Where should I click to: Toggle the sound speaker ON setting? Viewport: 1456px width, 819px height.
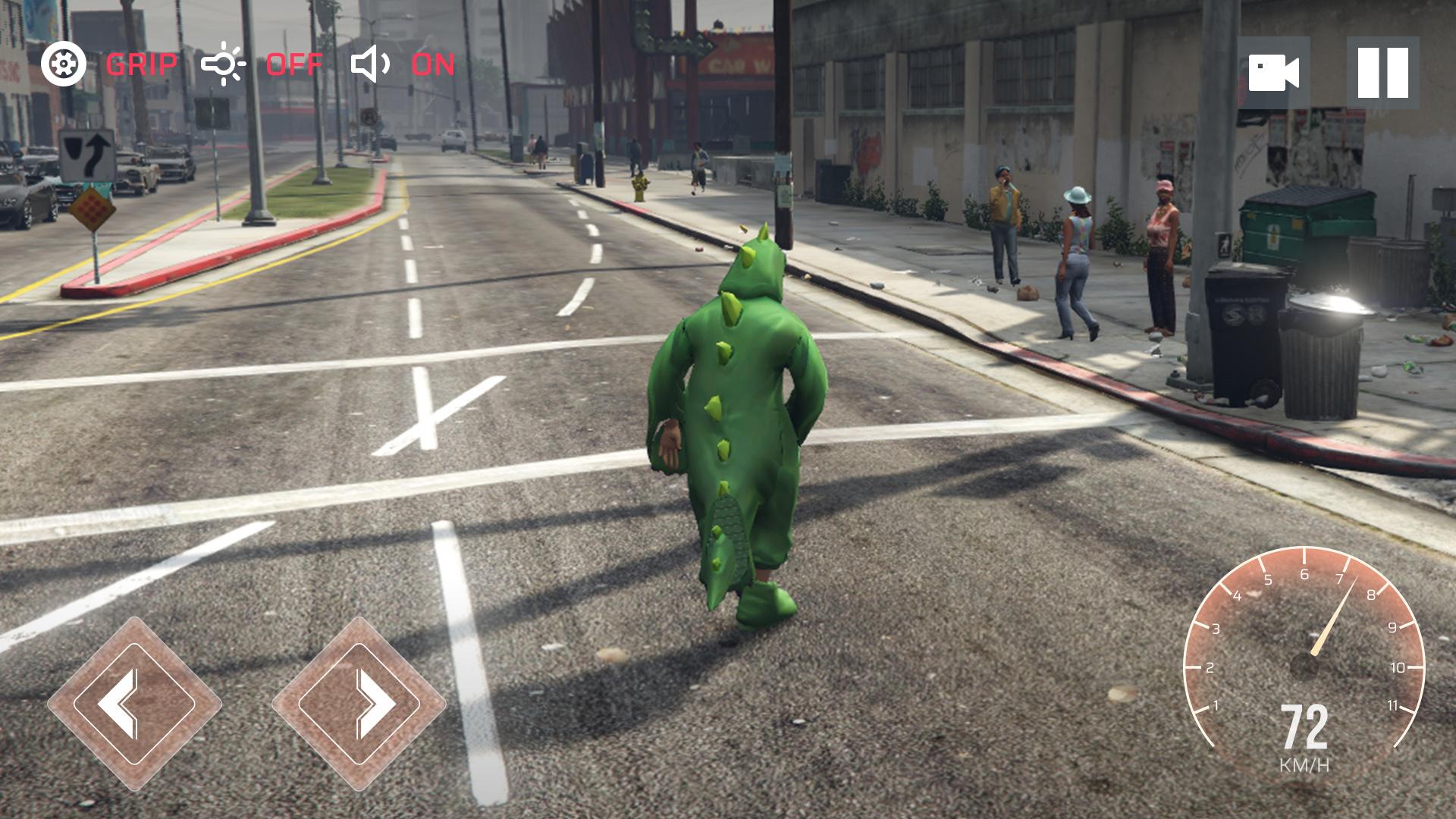point(403,64)
